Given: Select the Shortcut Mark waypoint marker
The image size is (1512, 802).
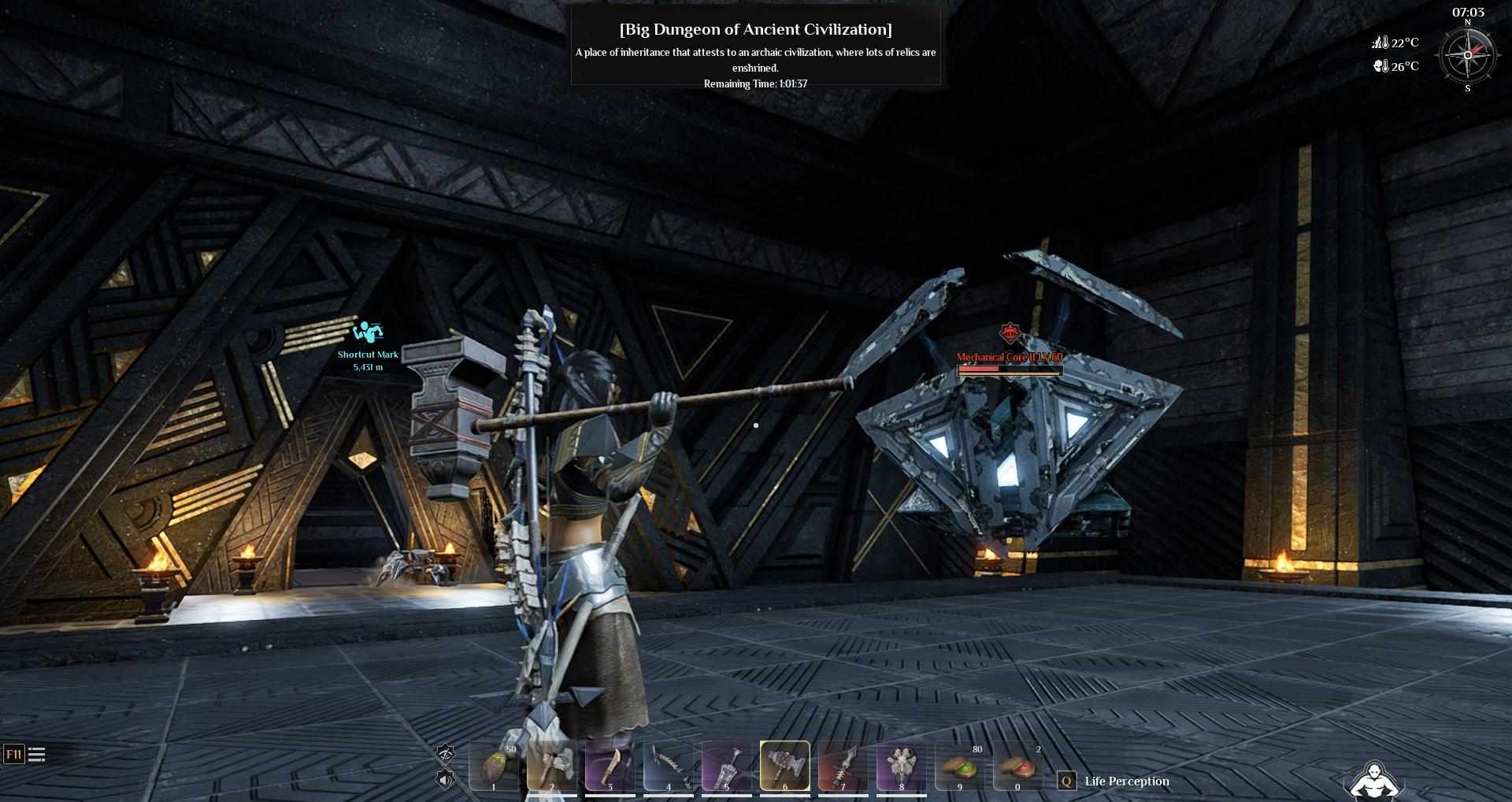Looking at the screenshot, I should point(368,332).
